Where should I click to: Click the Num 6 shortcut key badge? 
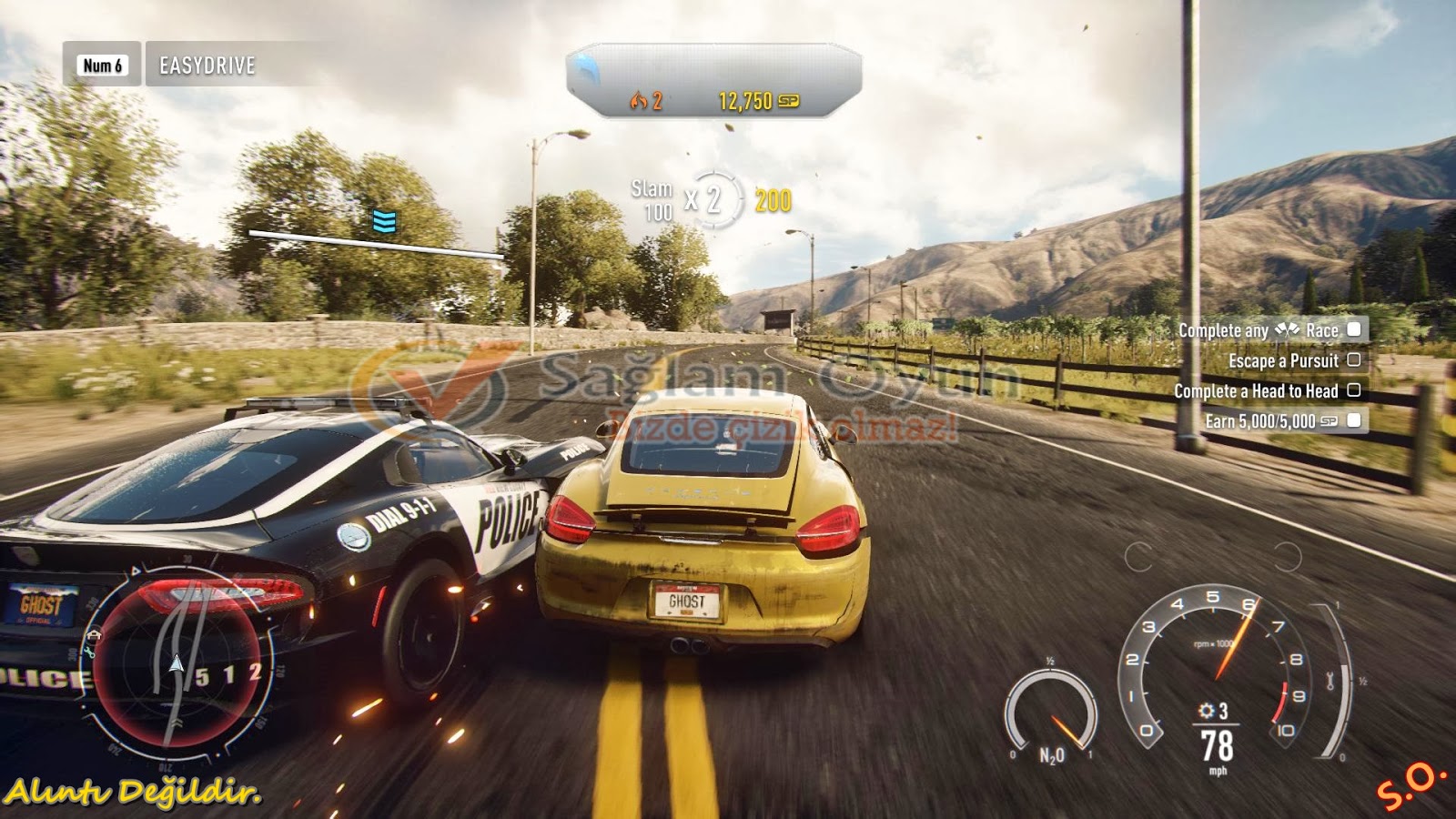[103, 62]
